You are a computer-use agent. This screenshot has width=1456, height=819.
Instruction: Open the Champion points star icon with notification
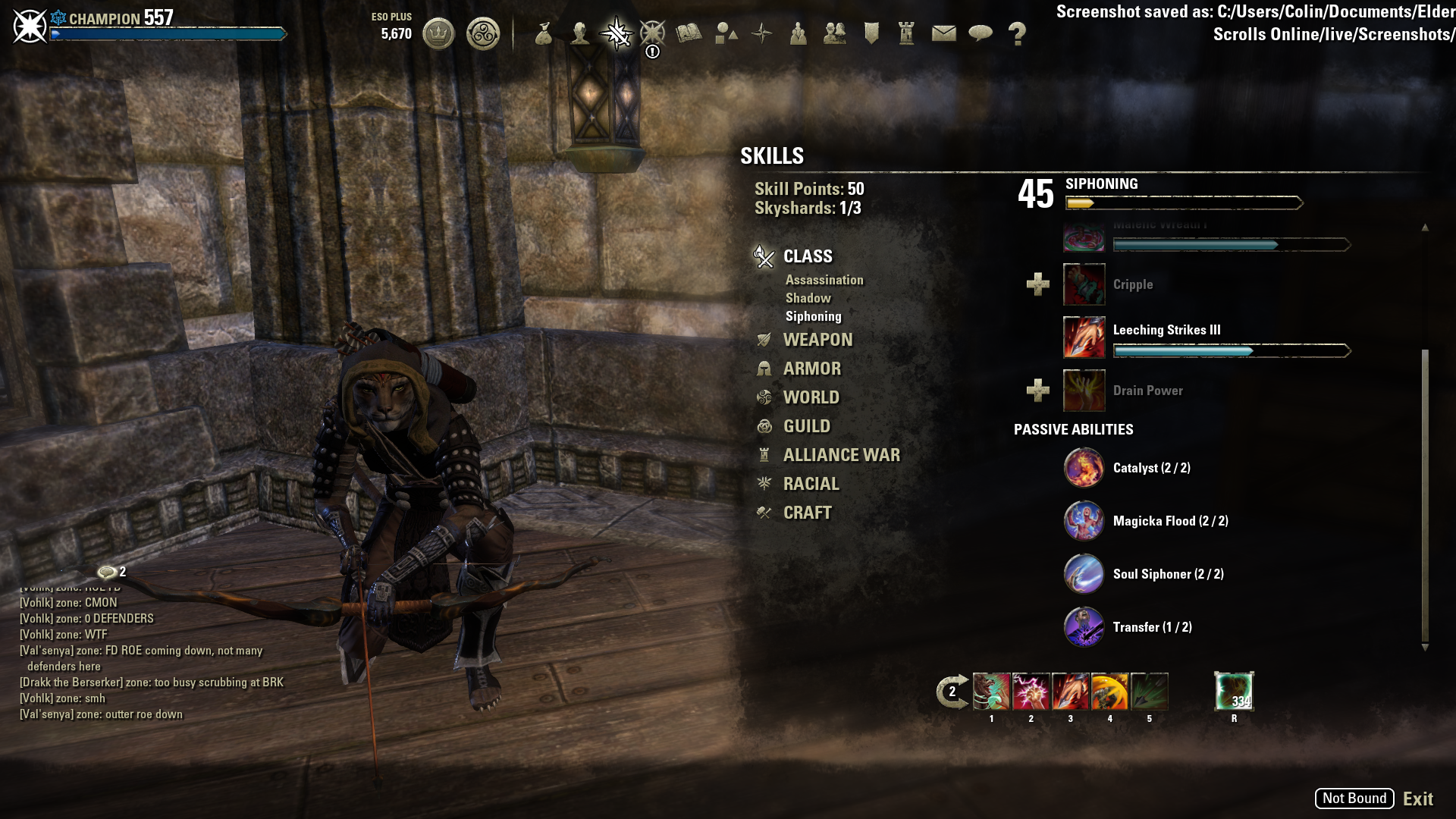pyautogui.click(x=652, y=33)
